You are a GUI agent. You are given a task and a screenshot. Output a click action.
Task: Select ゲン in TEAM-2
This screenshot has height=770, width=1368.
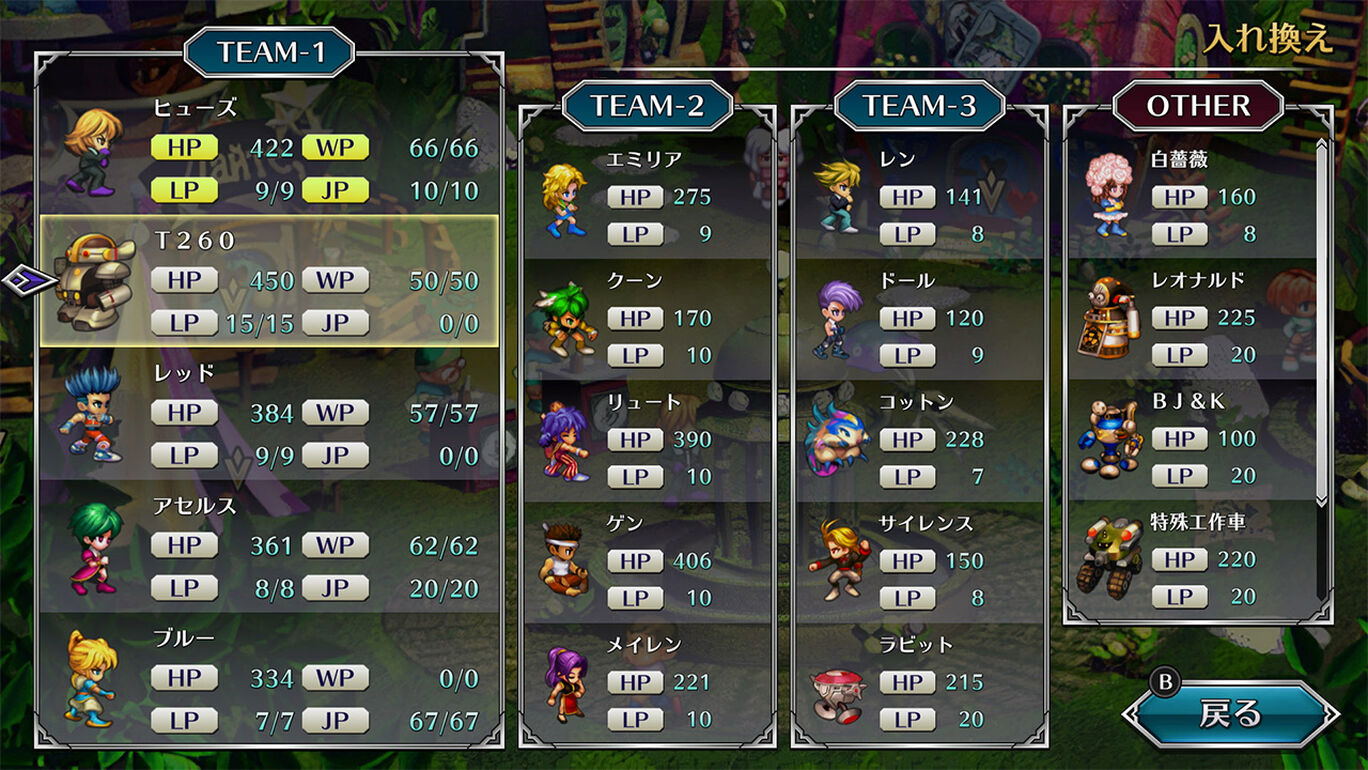point(647,560)
